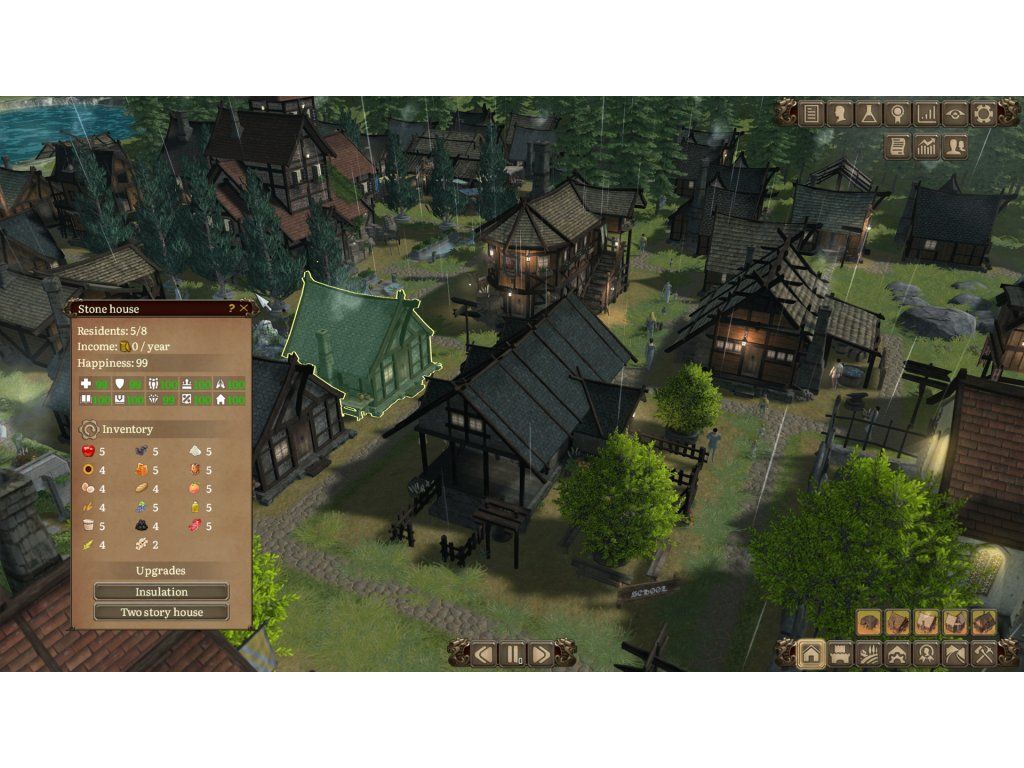1024x768 pixels.
Task: Open the settings gear menu
Action: pos(984,114)
